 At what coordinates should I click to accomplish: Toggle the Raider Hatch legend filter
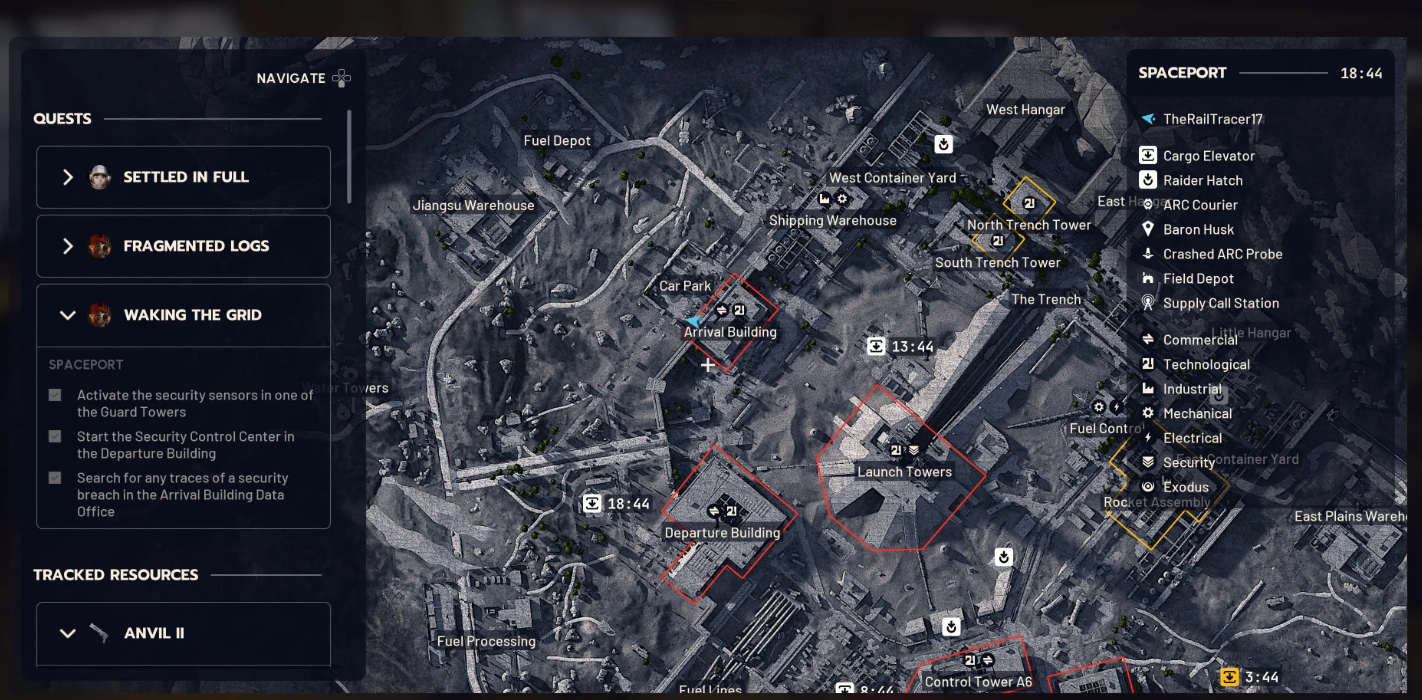[x=1202, y=181]
